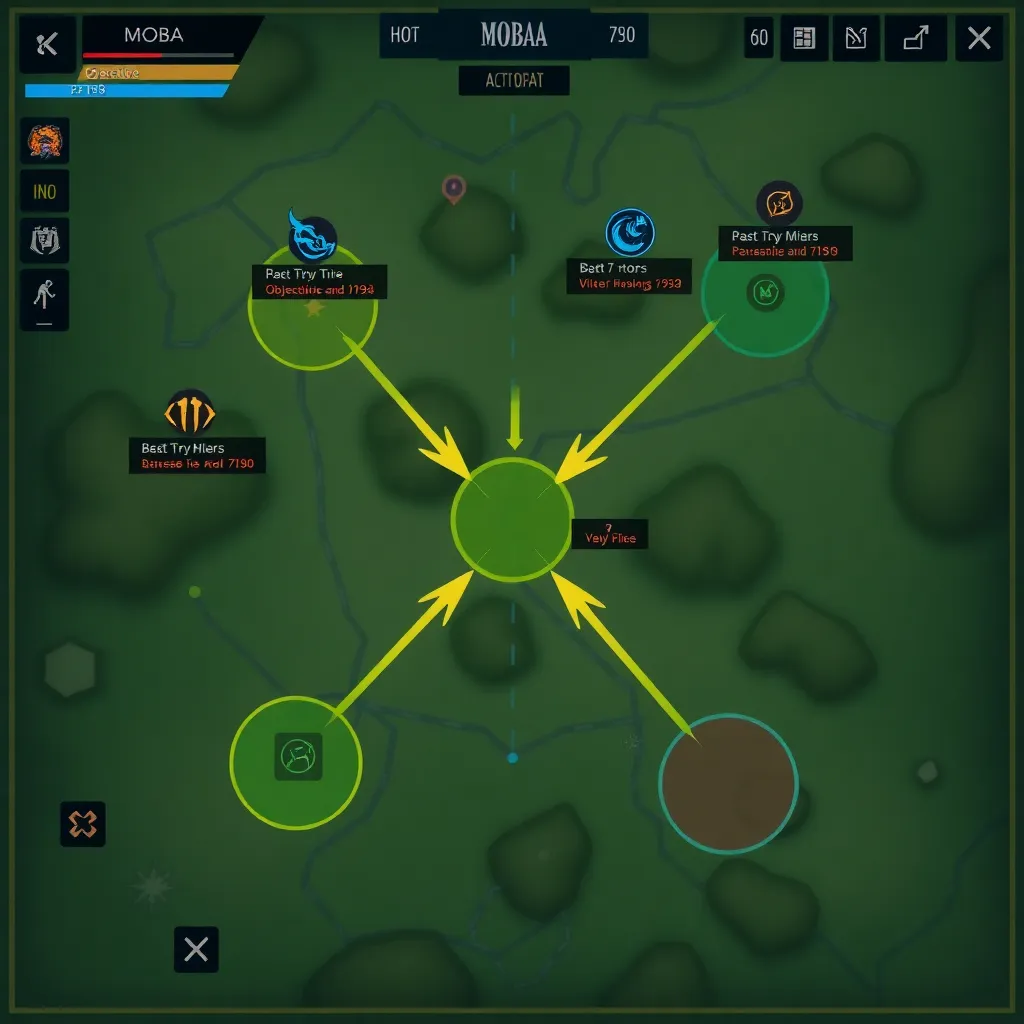This screenshot has width=1024, height=1024.
Task: Pick the blue crescent wave marker
Action: click(630, 232)
